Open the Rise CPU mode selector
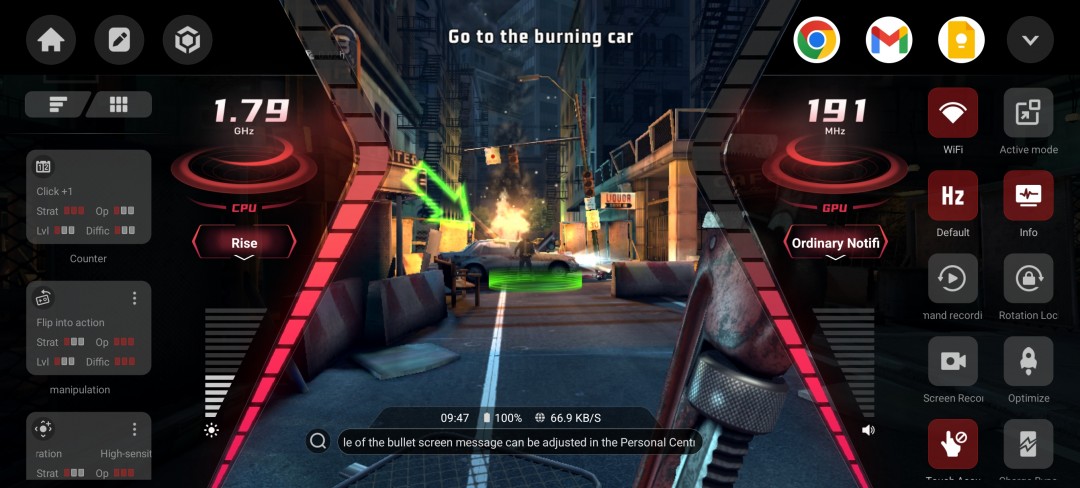Viewport: 1080px width, 488px height. coord(244,243)
